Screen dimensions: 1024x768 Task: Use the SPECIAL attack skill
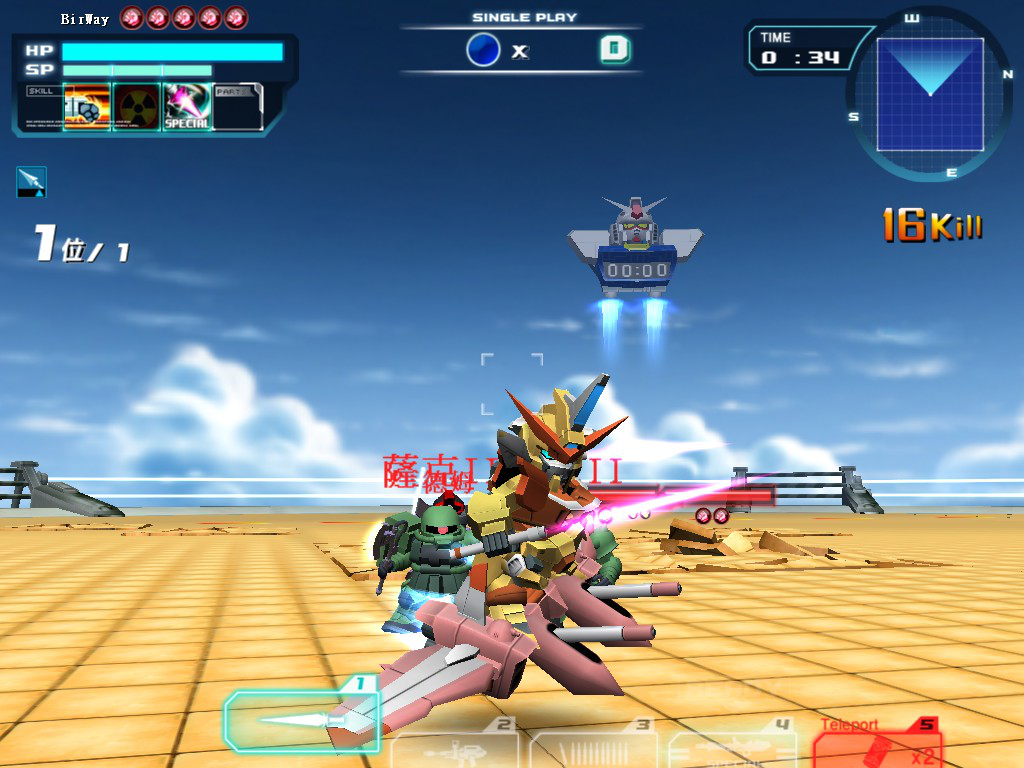tap(187, 107)
